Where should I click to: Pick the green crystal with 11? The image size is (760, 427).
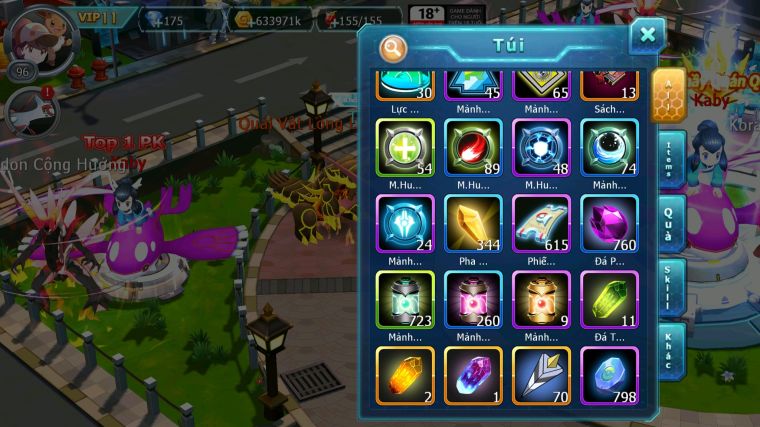point(609,299)
